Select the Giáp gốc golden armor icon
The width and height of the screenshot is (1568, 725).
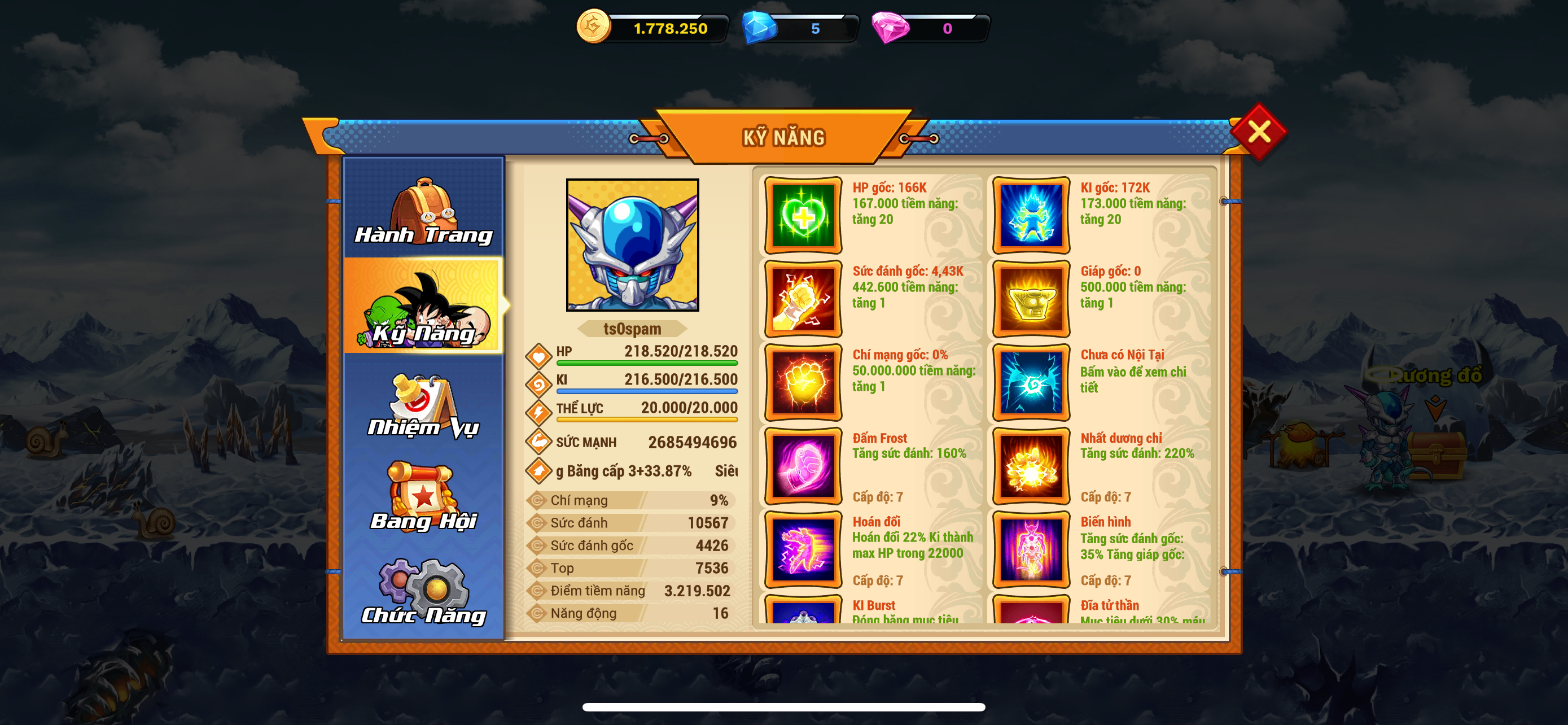(1031, 299)
